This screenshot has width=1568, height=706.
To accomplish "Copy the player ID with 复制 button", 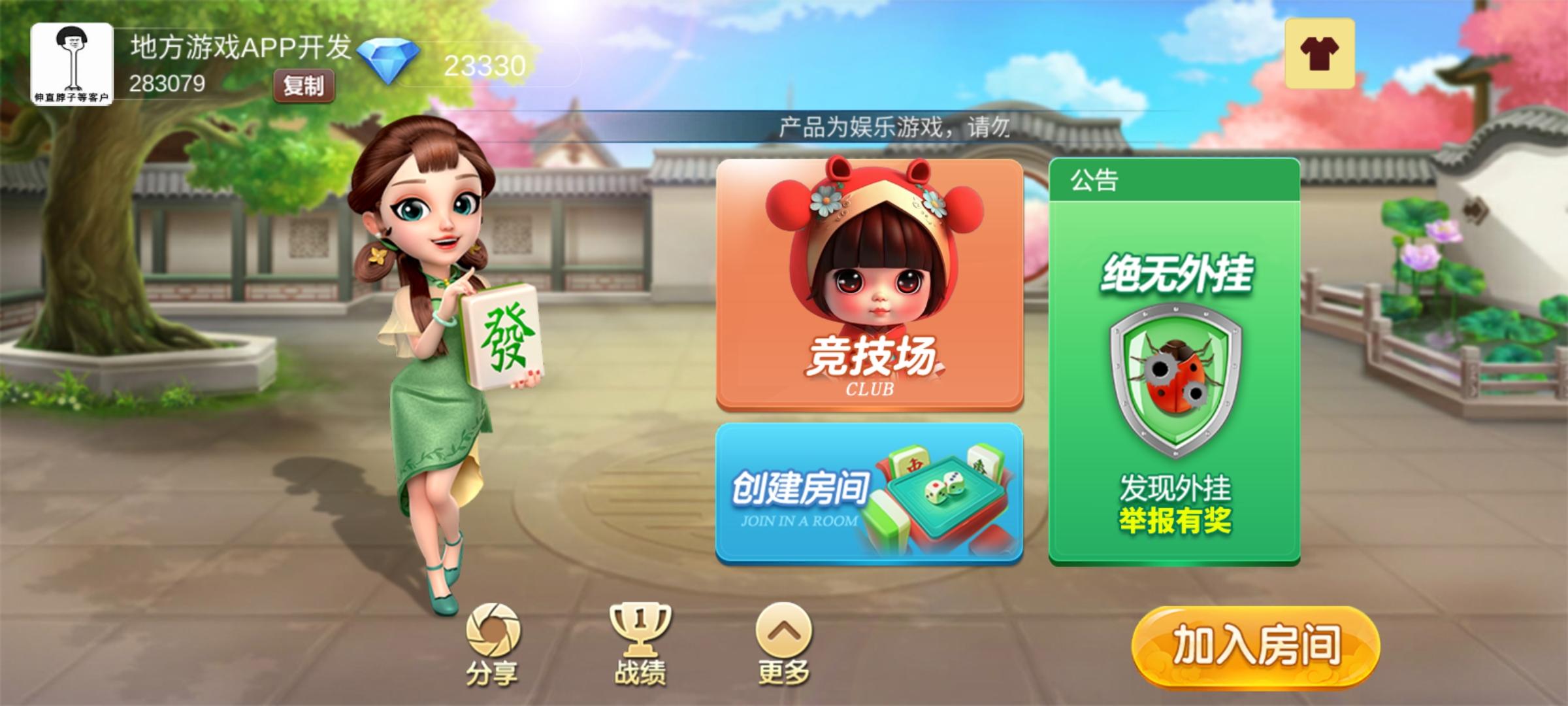I will [304, 86].
